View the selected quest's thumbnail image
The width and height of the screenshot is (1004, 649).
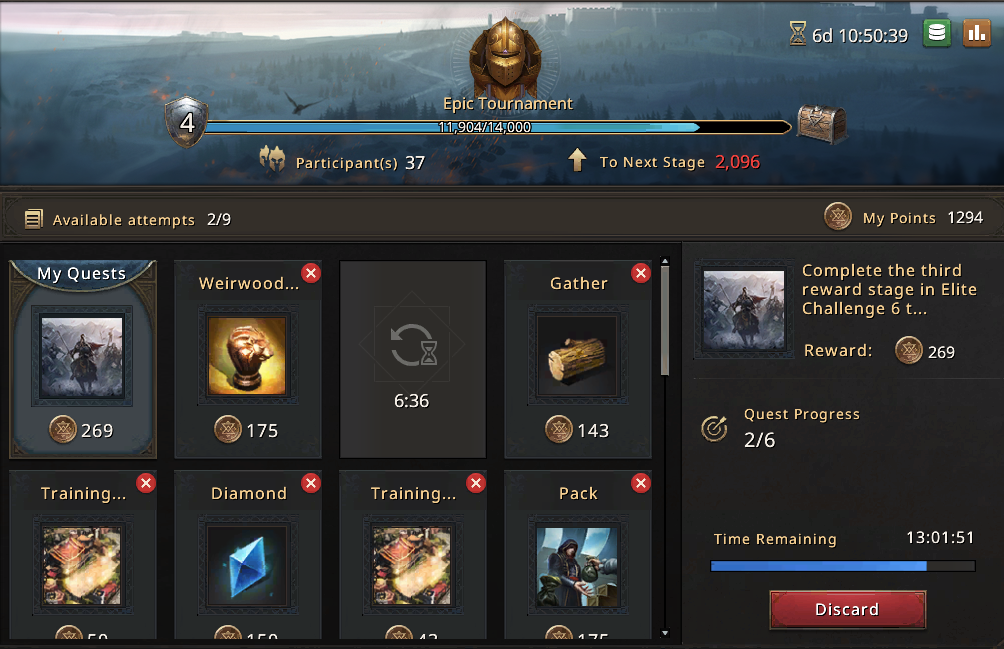point(742,308)
